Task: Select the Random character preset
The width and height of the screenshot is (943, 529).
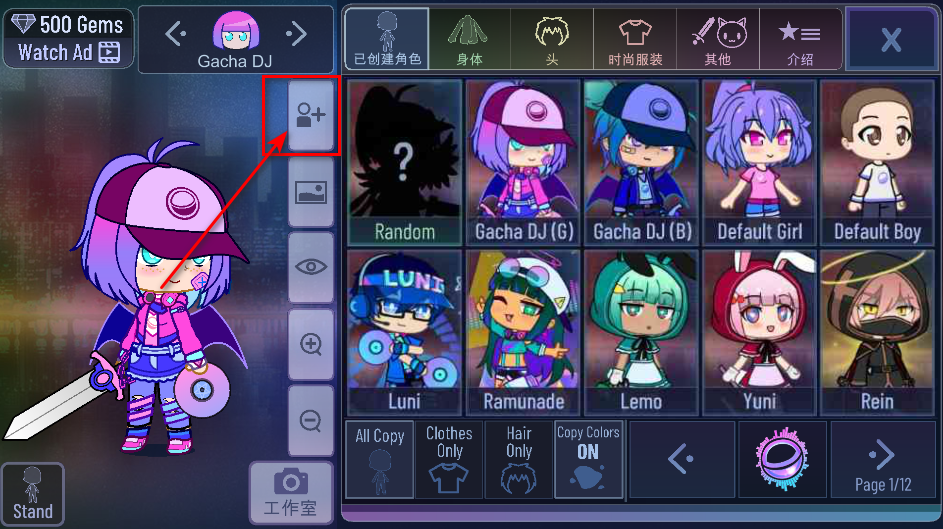Action: pos(404,162)
